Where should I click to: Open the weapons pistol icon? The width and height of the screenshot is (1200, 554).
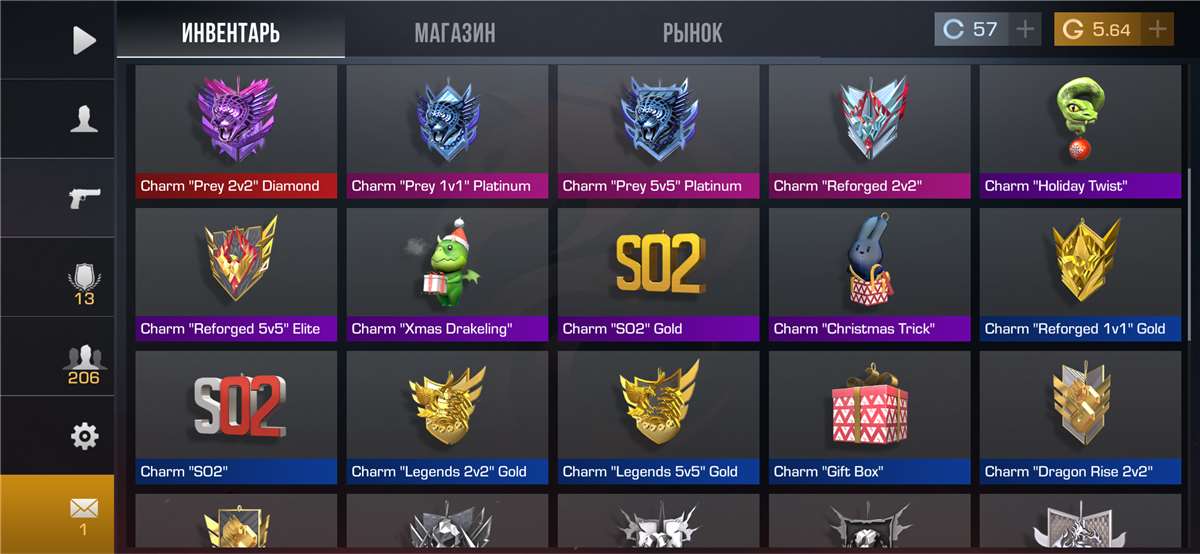(84, 197)
